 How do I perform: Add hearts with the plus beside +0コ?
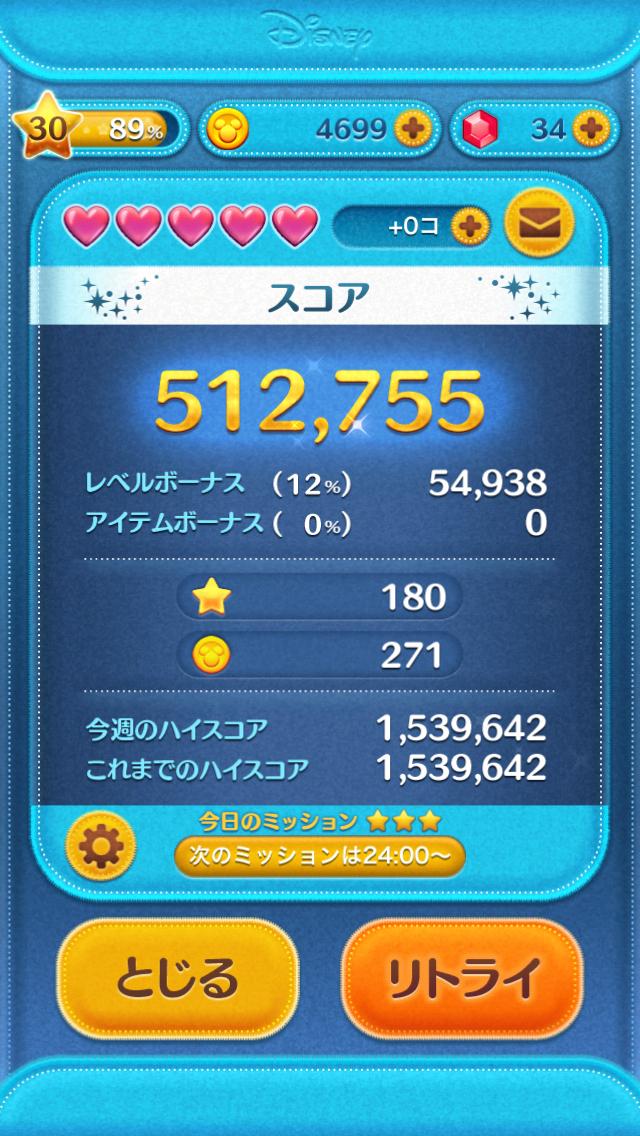pos(466,227)
